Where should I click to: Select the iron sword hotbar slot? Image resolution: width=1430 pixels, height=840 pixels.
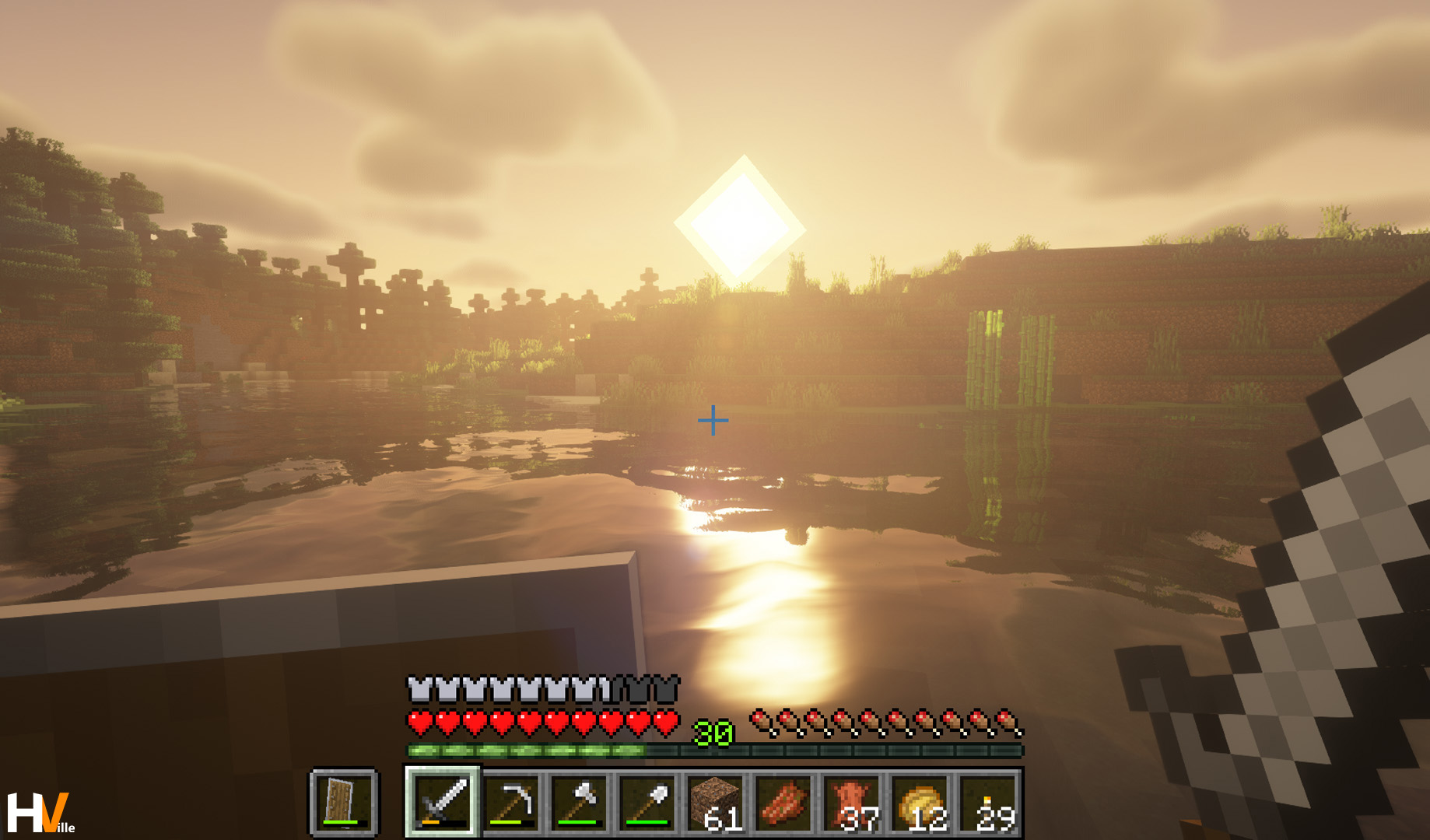click(x=442, y=803)
